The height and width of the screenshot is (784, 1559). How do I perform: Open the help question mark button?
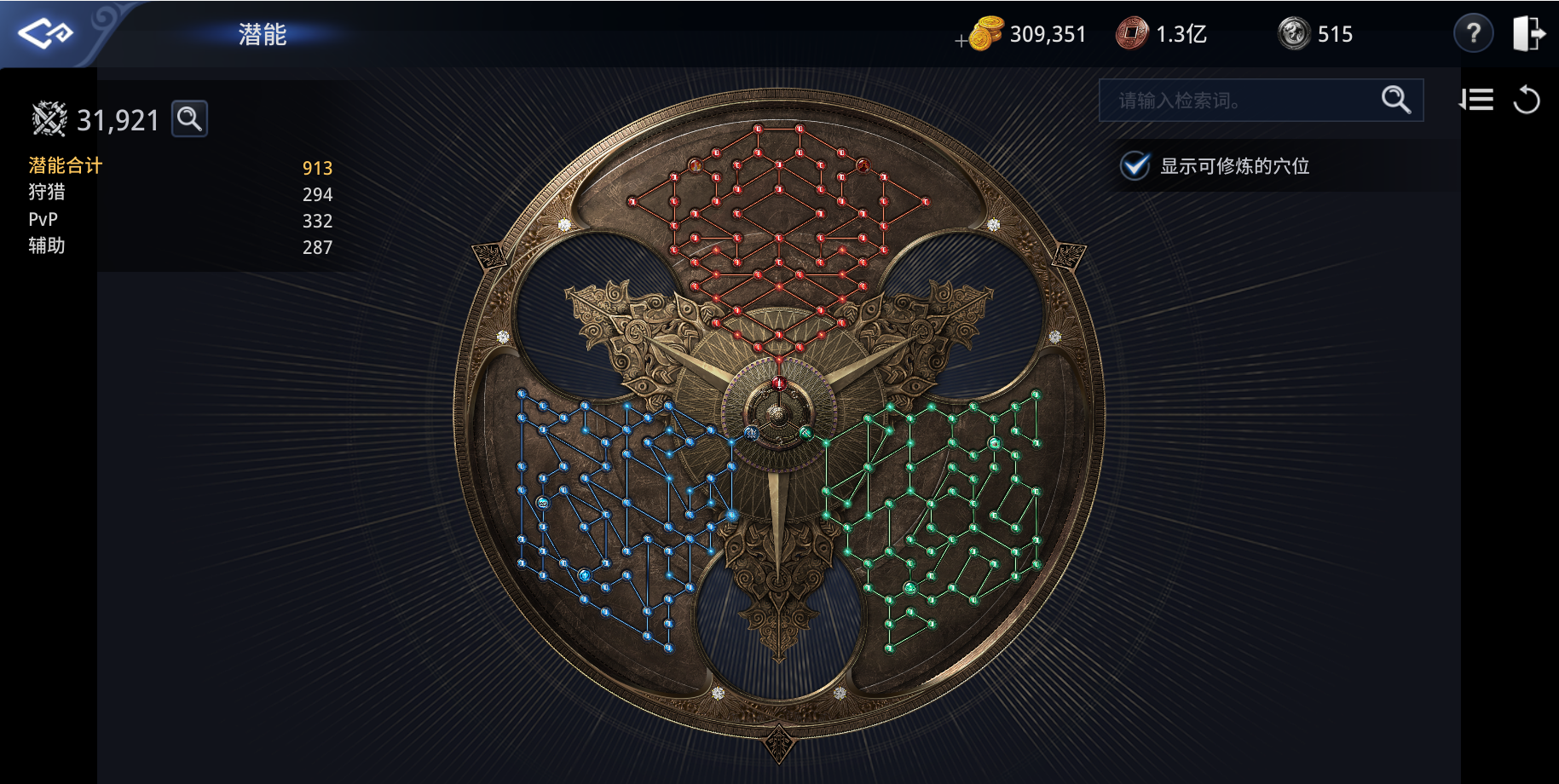(x=1473, y=34)
